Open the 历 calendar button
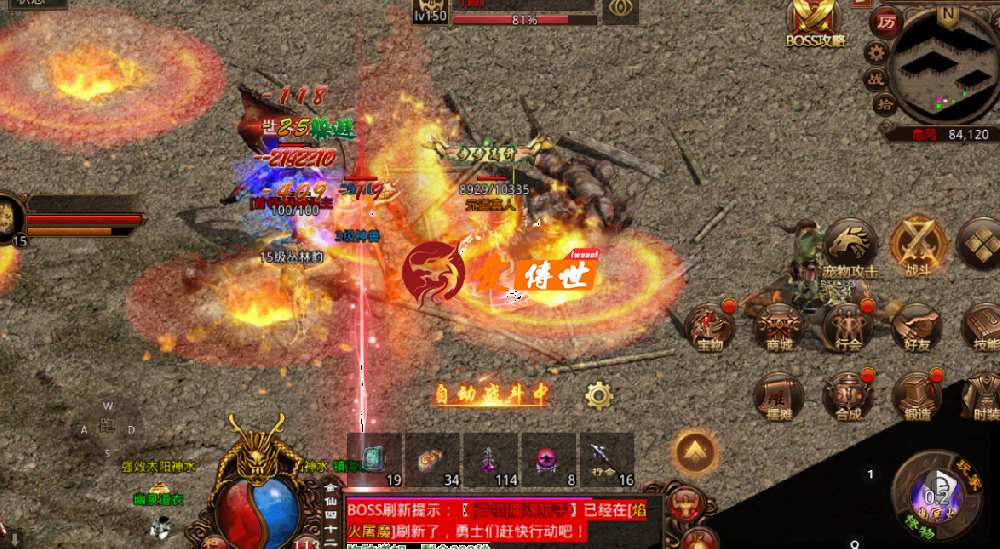 pos(884,21)
